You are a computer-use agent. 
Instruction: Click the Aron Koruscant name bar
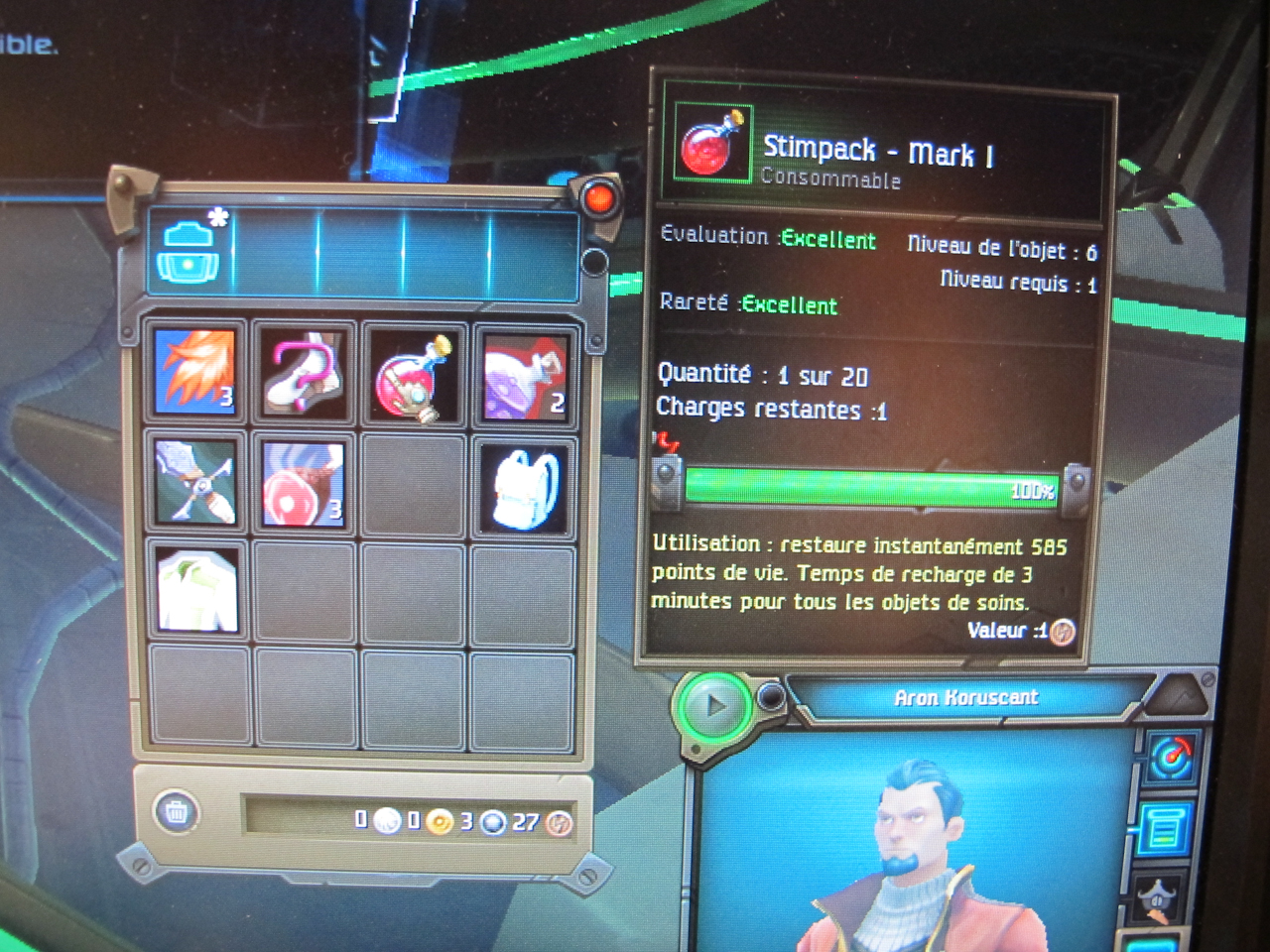[965, 698]
